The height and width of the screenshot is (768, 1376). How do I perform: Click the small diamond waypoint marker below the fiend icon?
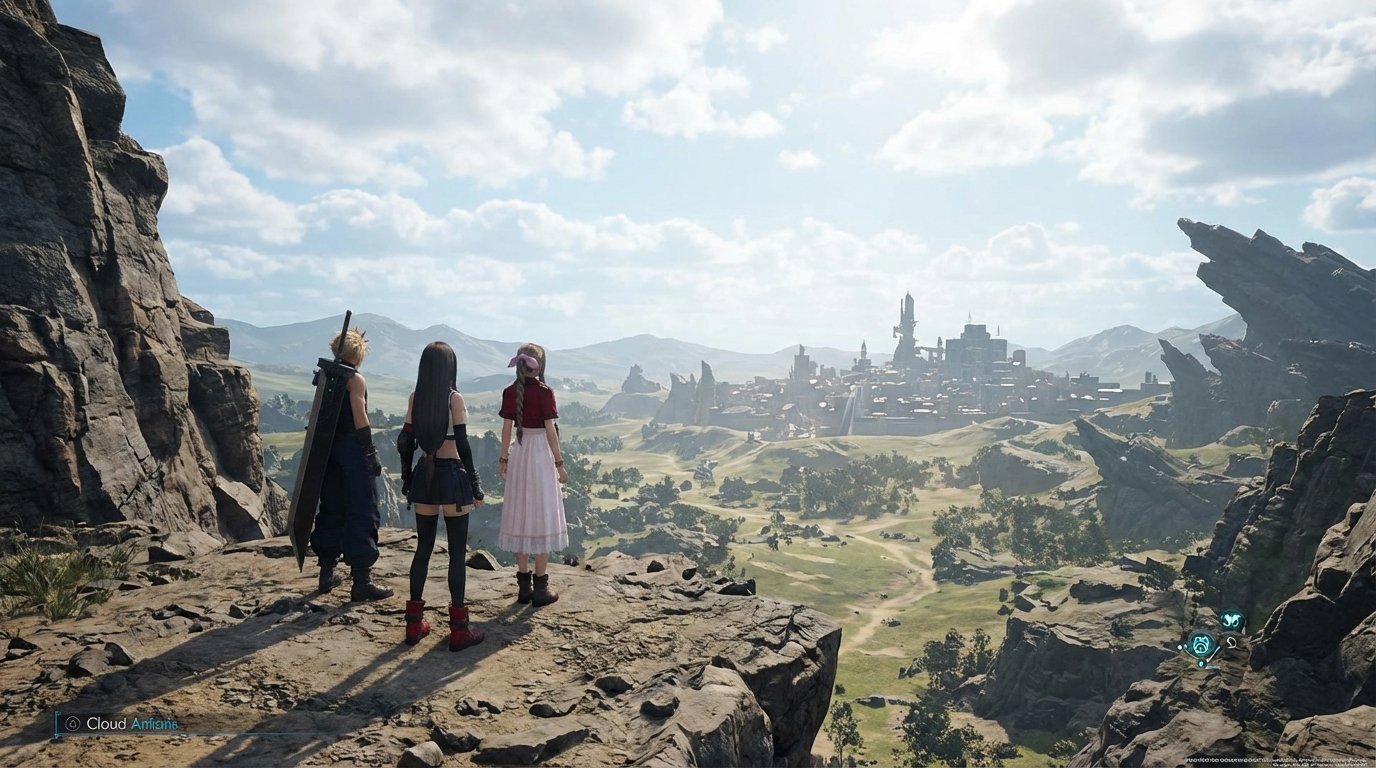pos(1201,662)
